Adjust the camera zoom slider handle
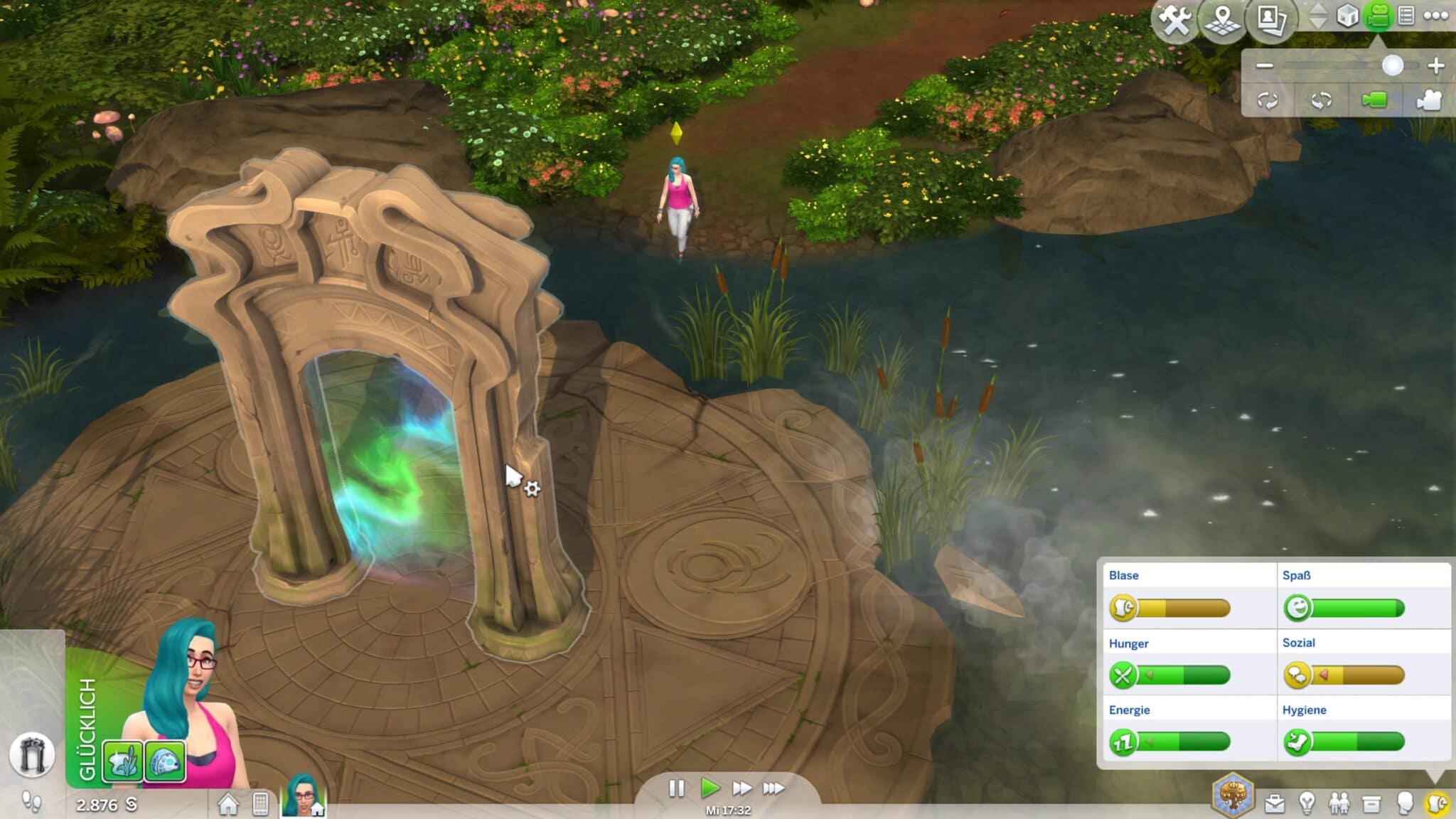The height and width of the screenshot is (819, 1456). pyautogui.click(x=1392, y=65)
